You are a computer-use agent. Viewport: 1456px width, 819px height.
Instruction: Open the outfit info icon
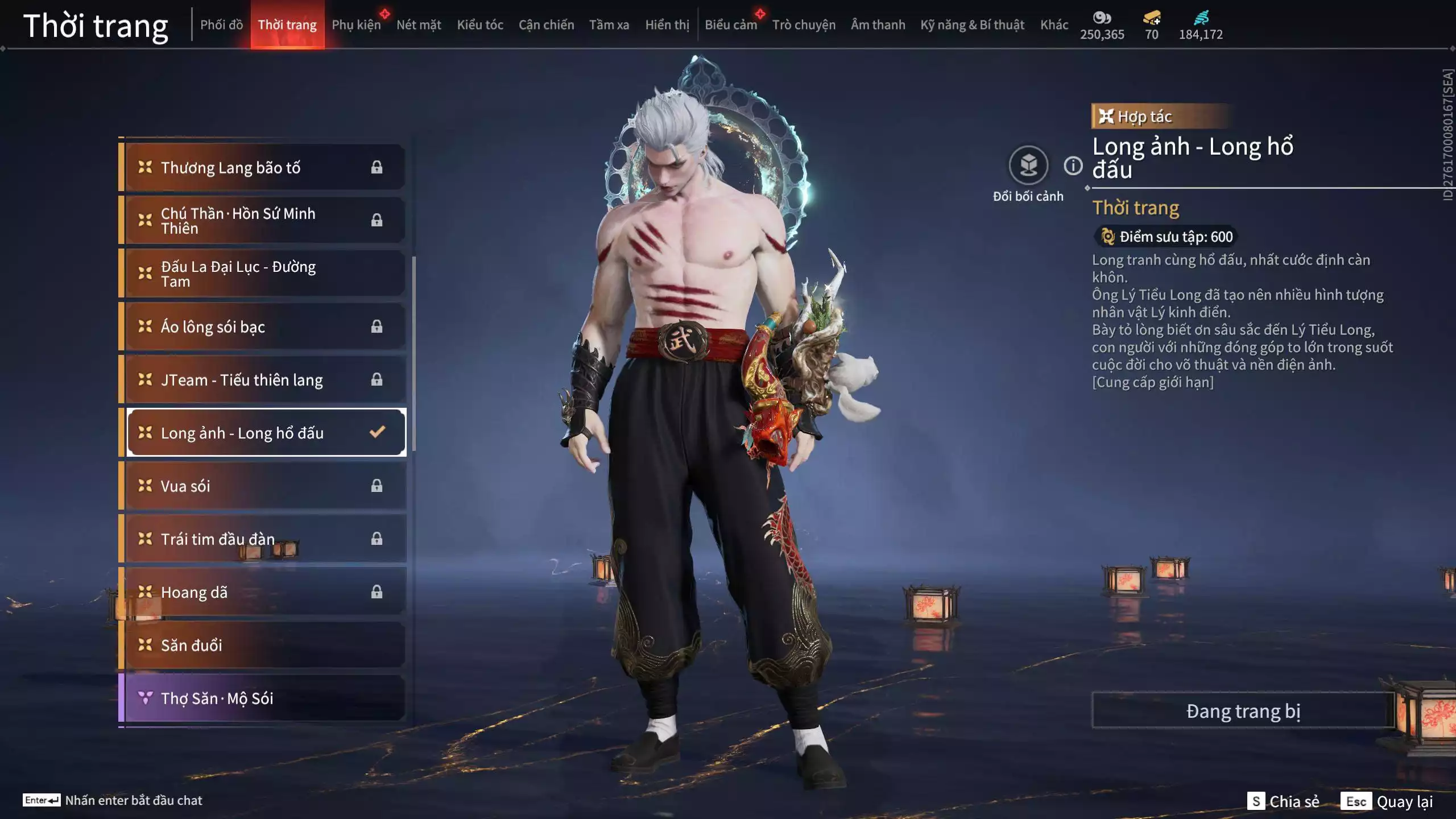[1073, 166]
